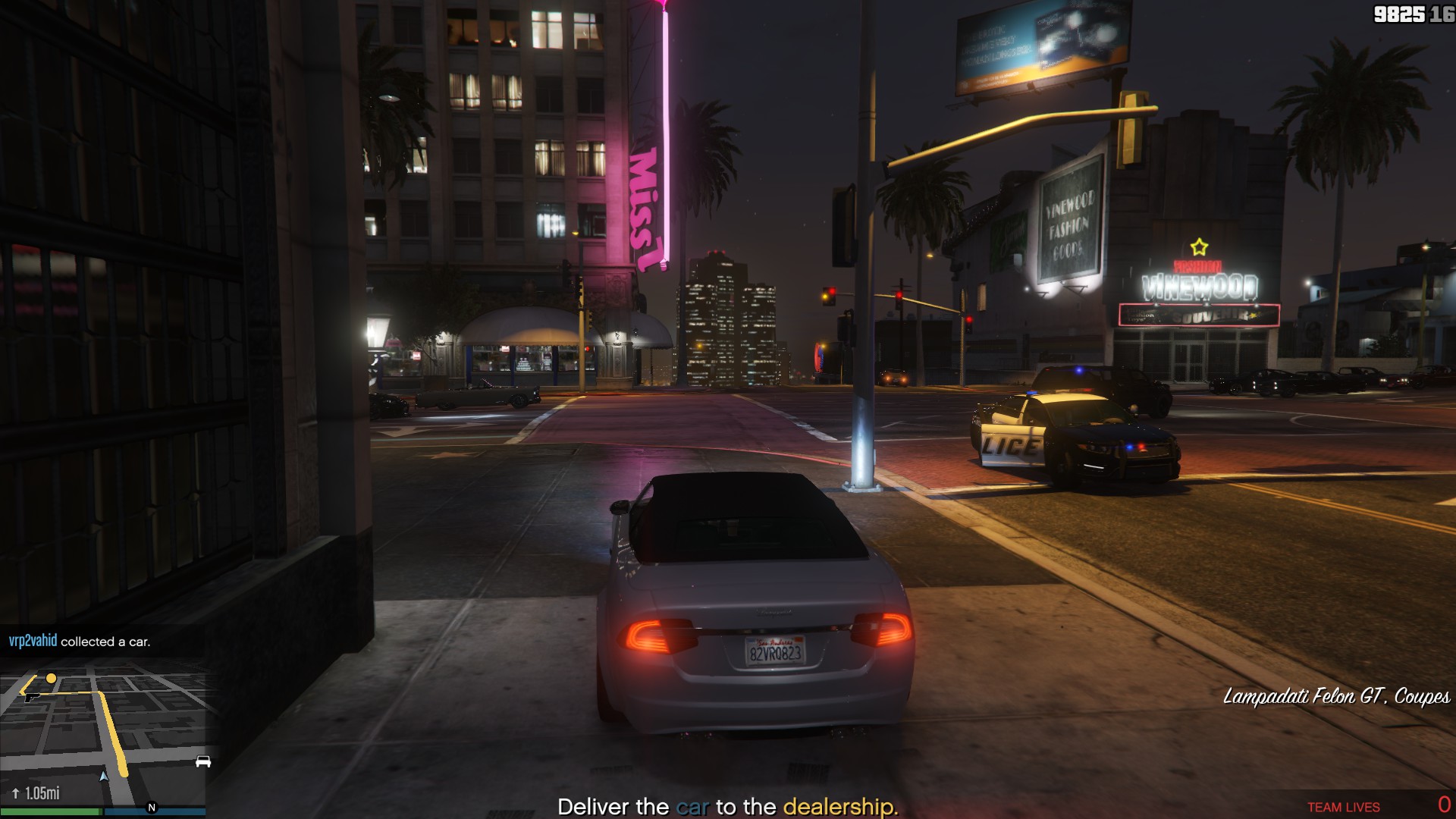Click the pistol gun shop marker on minimap
Screen dimensions: 1456x819
coord(30,697)
